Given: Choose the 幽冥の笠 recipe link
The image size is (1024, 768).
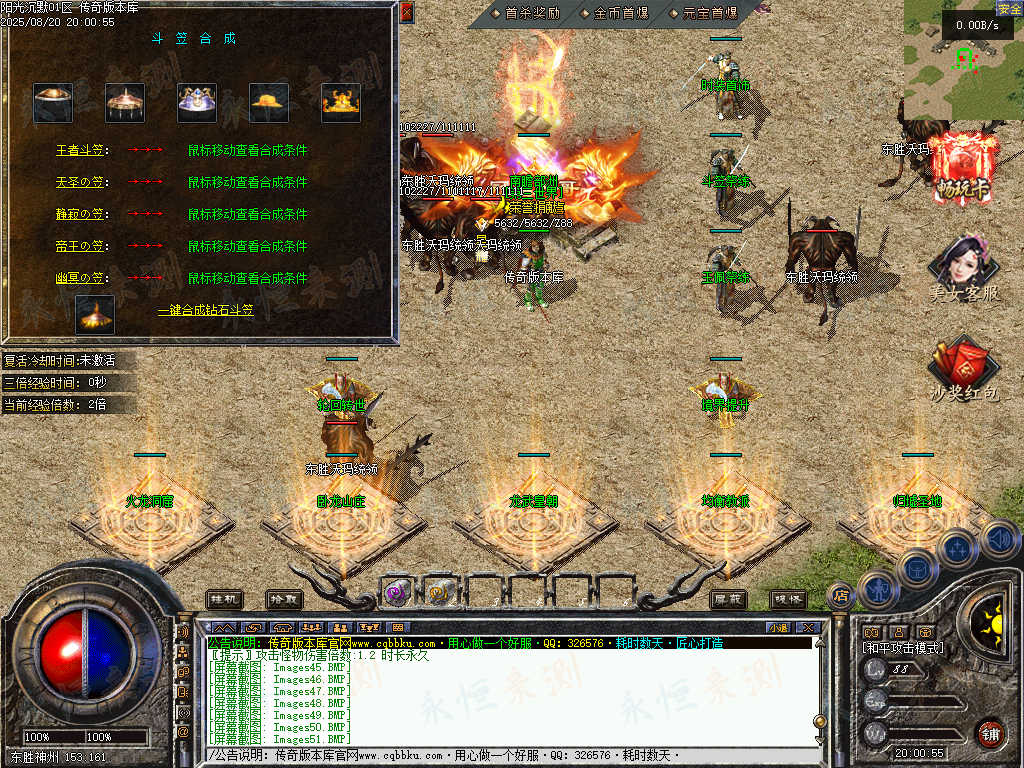Looking at the screenshot, I should coord(79,278).
